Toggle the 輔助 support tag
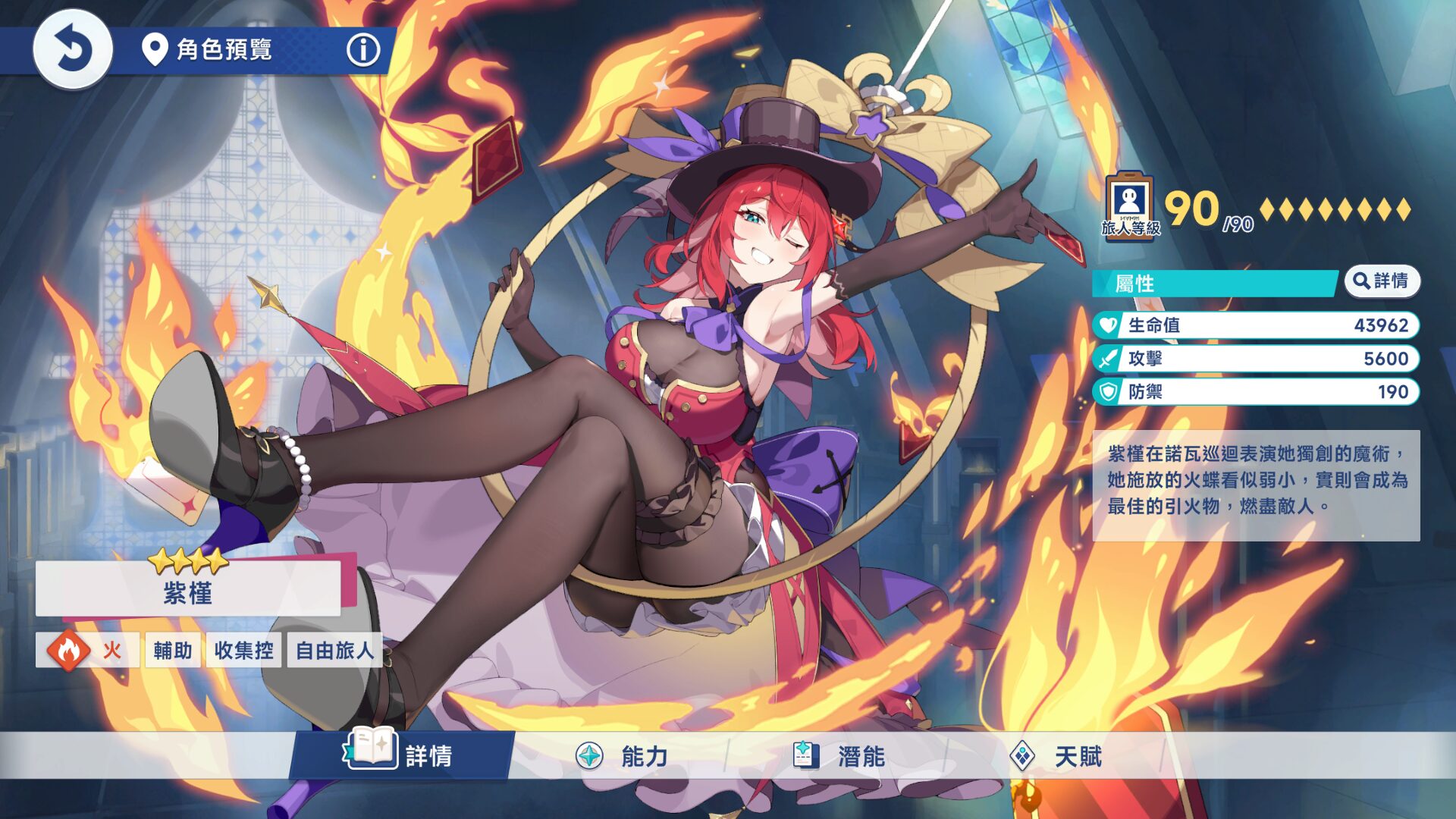This screenshot has height=819, width=1456. point(171,650)
